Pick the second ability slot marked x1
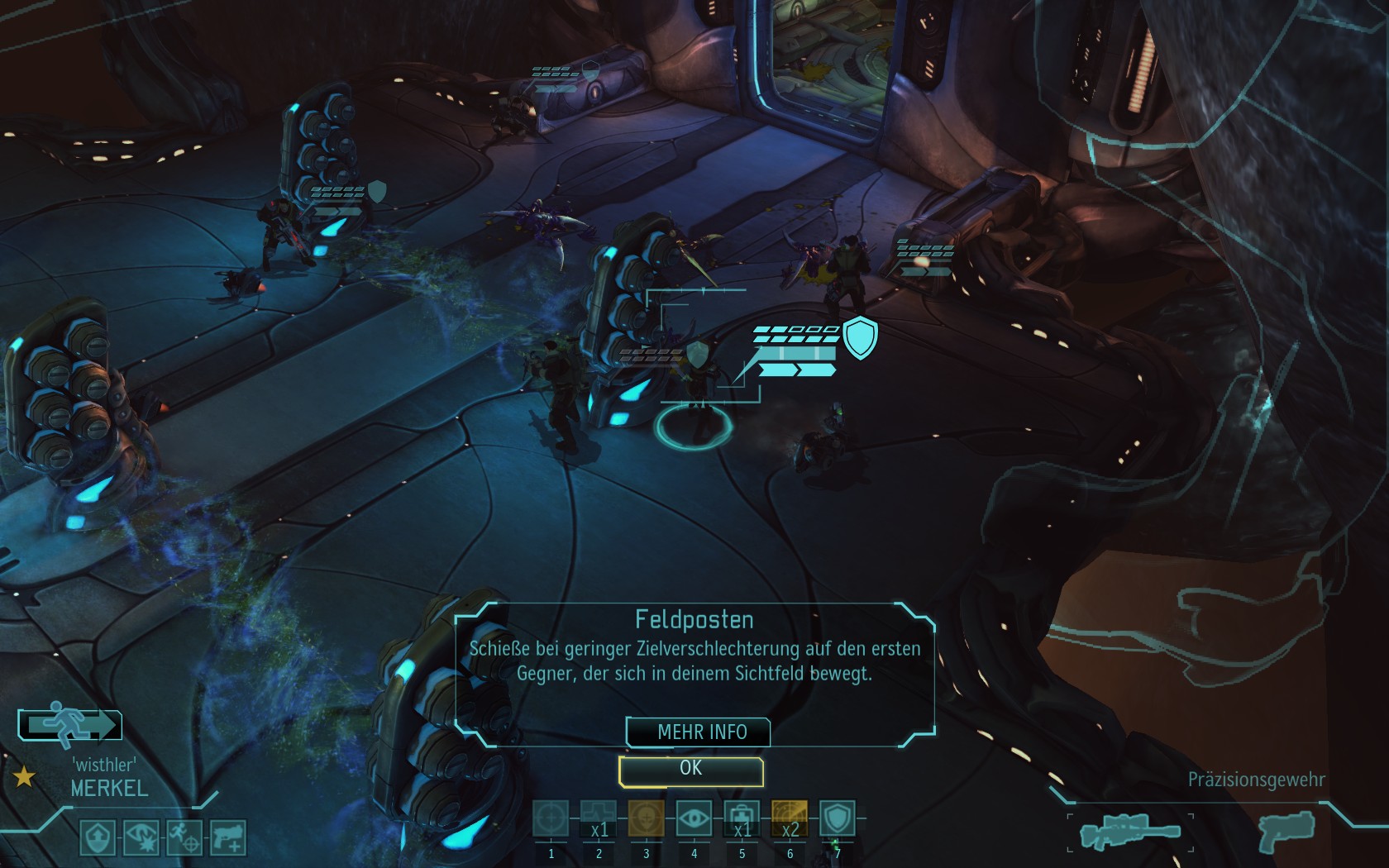 tap(599, 820)
